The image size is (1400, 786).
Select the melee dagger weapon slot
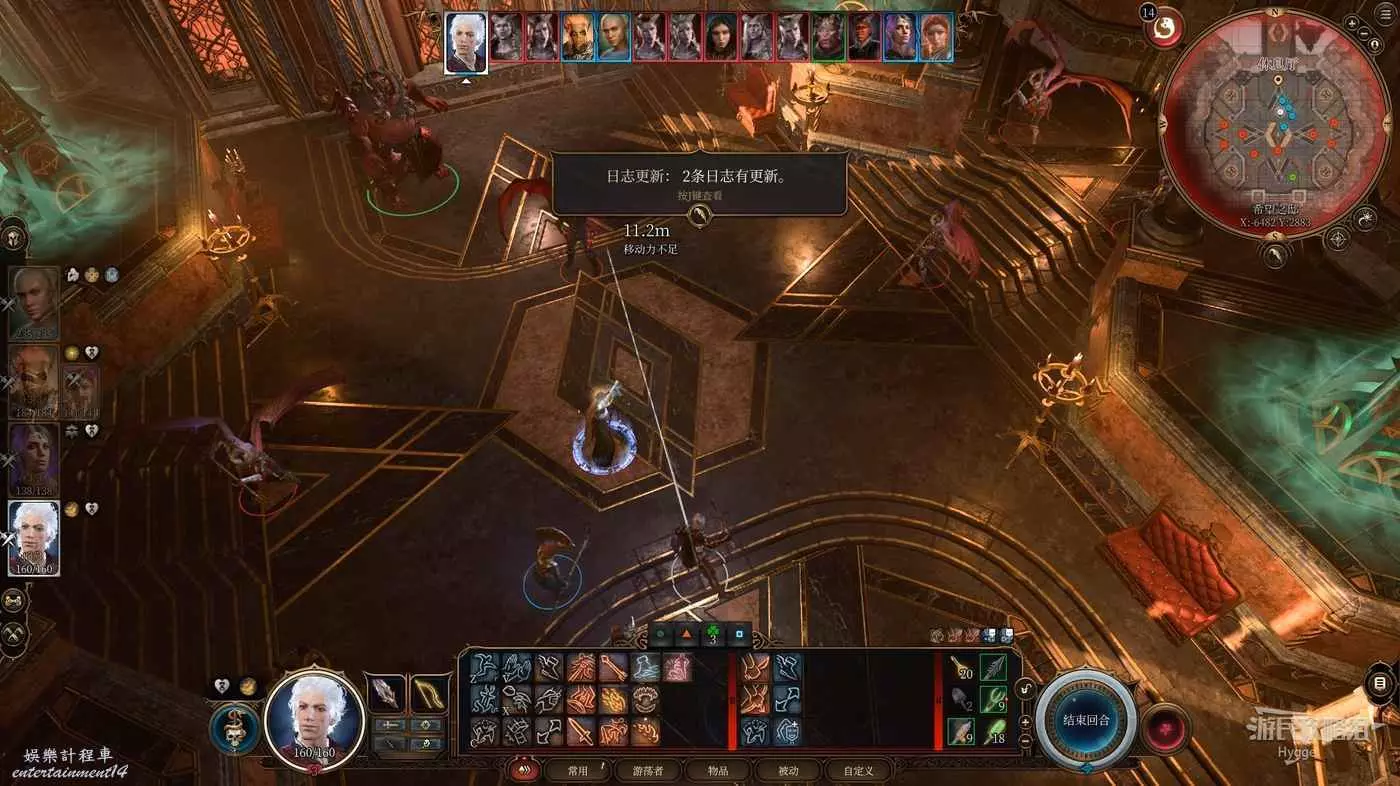[385, 693]
